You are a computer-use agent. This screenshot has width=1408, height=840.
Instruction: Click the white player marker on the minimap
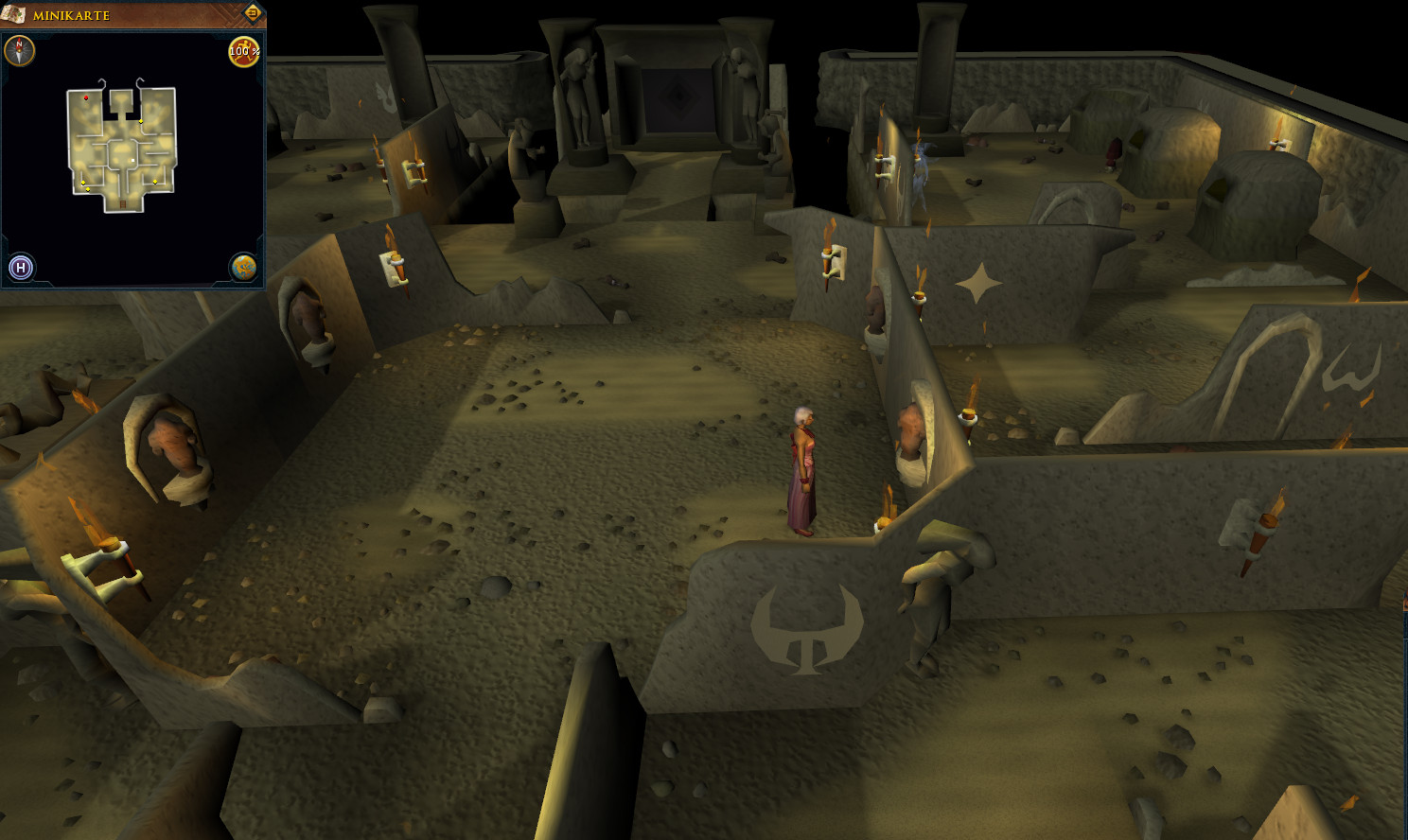131,160
